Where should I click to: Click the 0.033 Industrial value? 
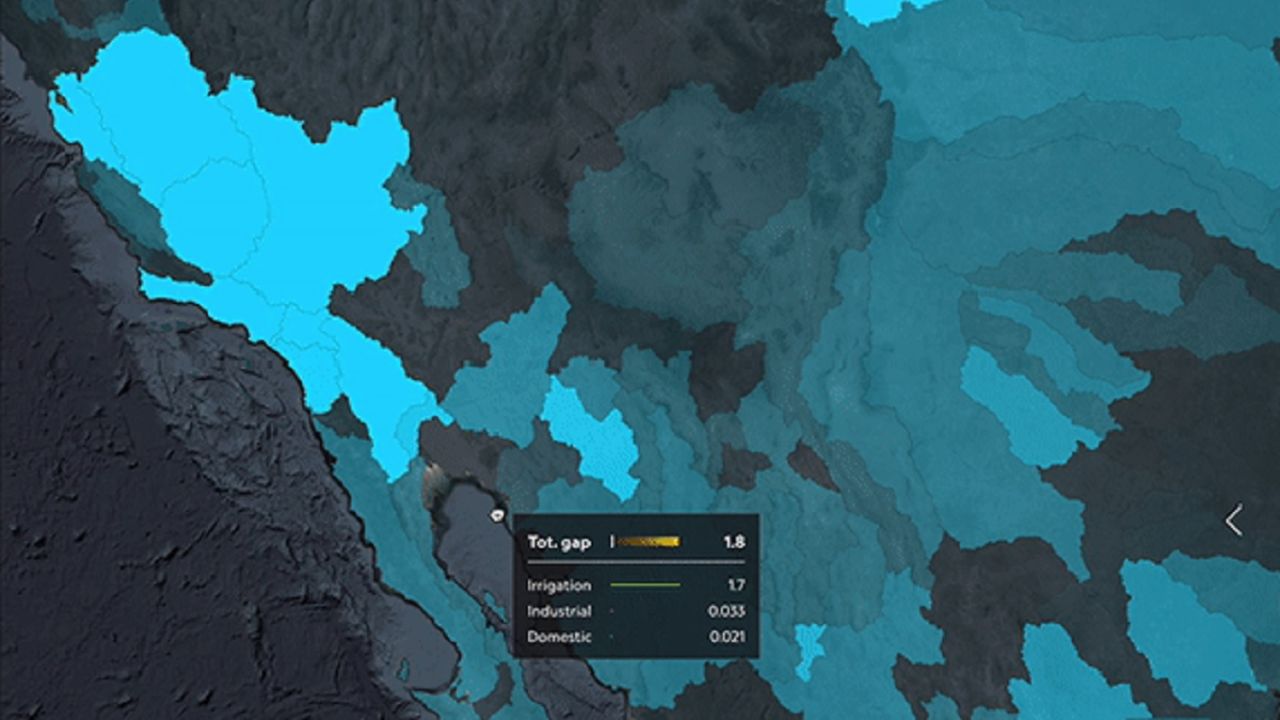pos(729,610)
